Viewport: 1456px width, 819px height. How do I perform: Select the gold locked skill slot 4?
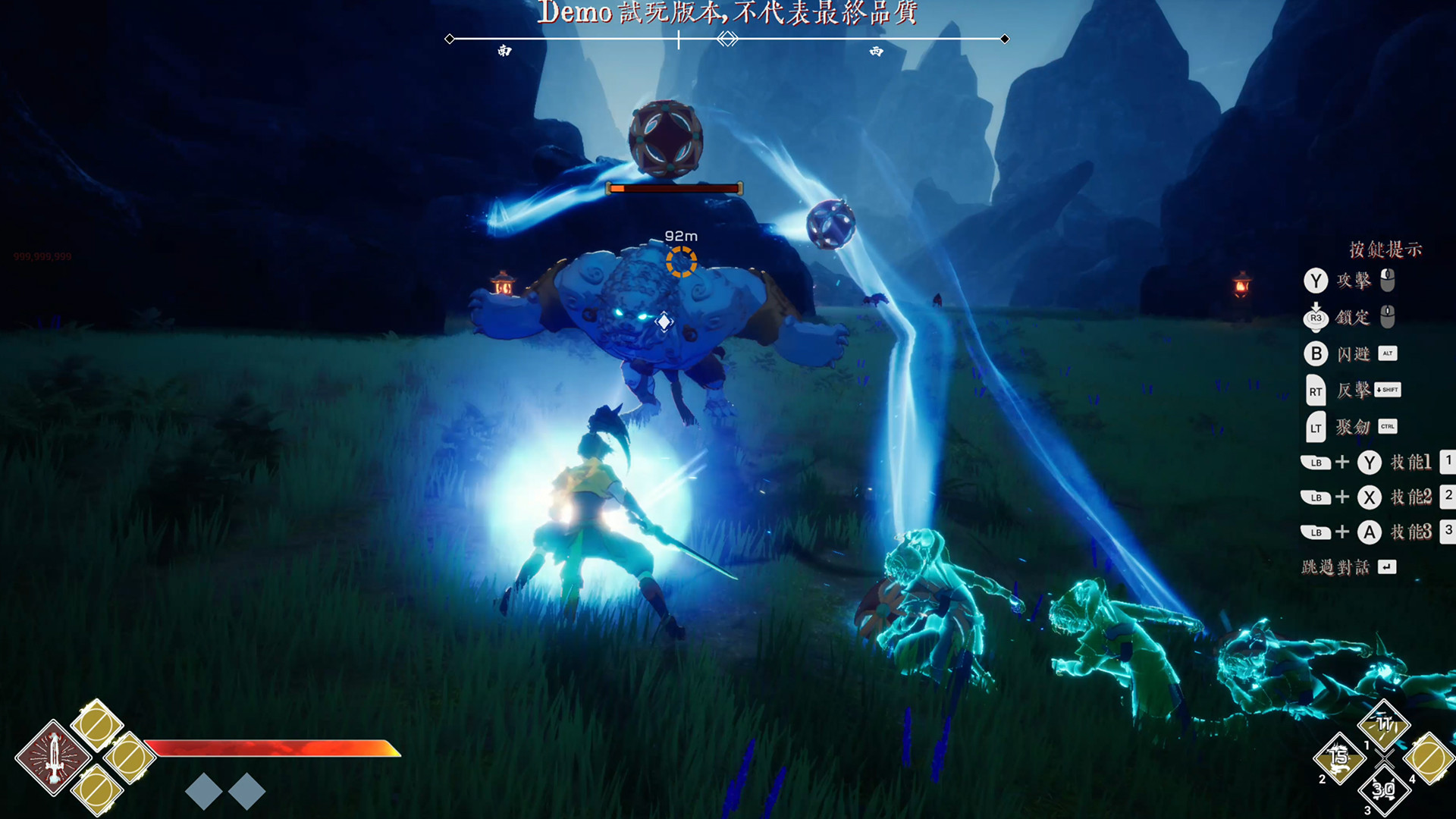point(1429,758)
